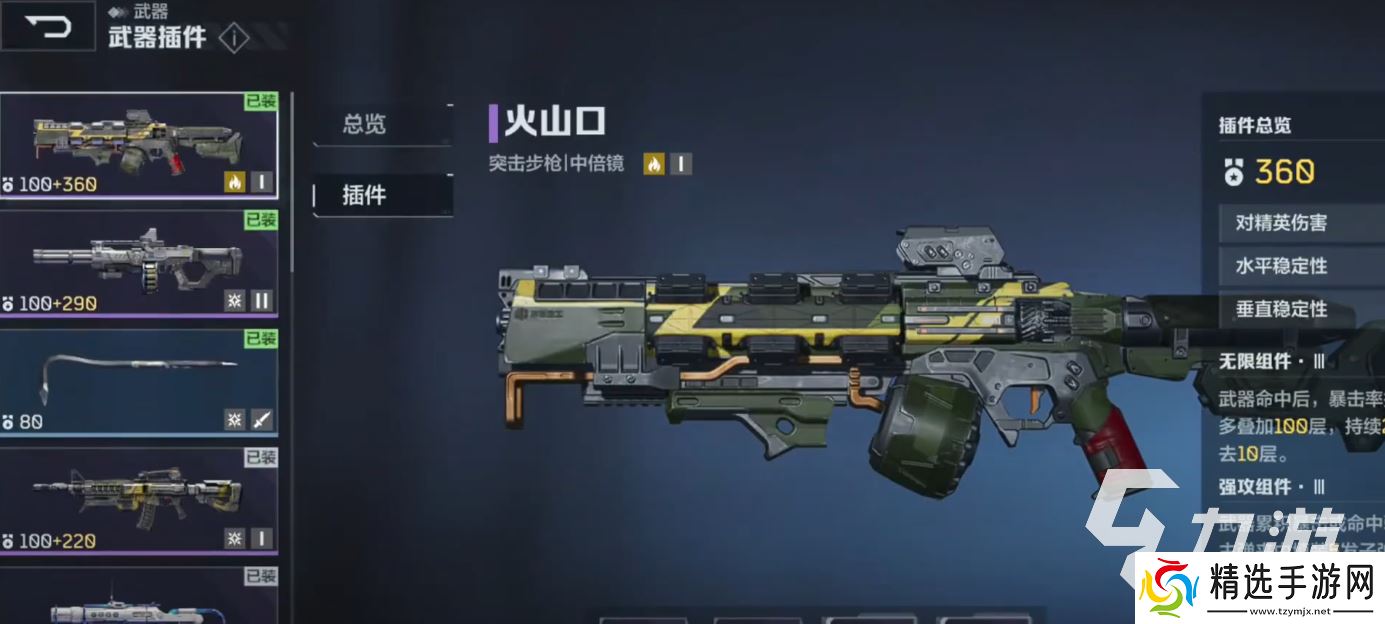The height and width of the screenshot is (624, 1385).
Task: Choose the minigun weapon rated 100+290
Action: 138,263
